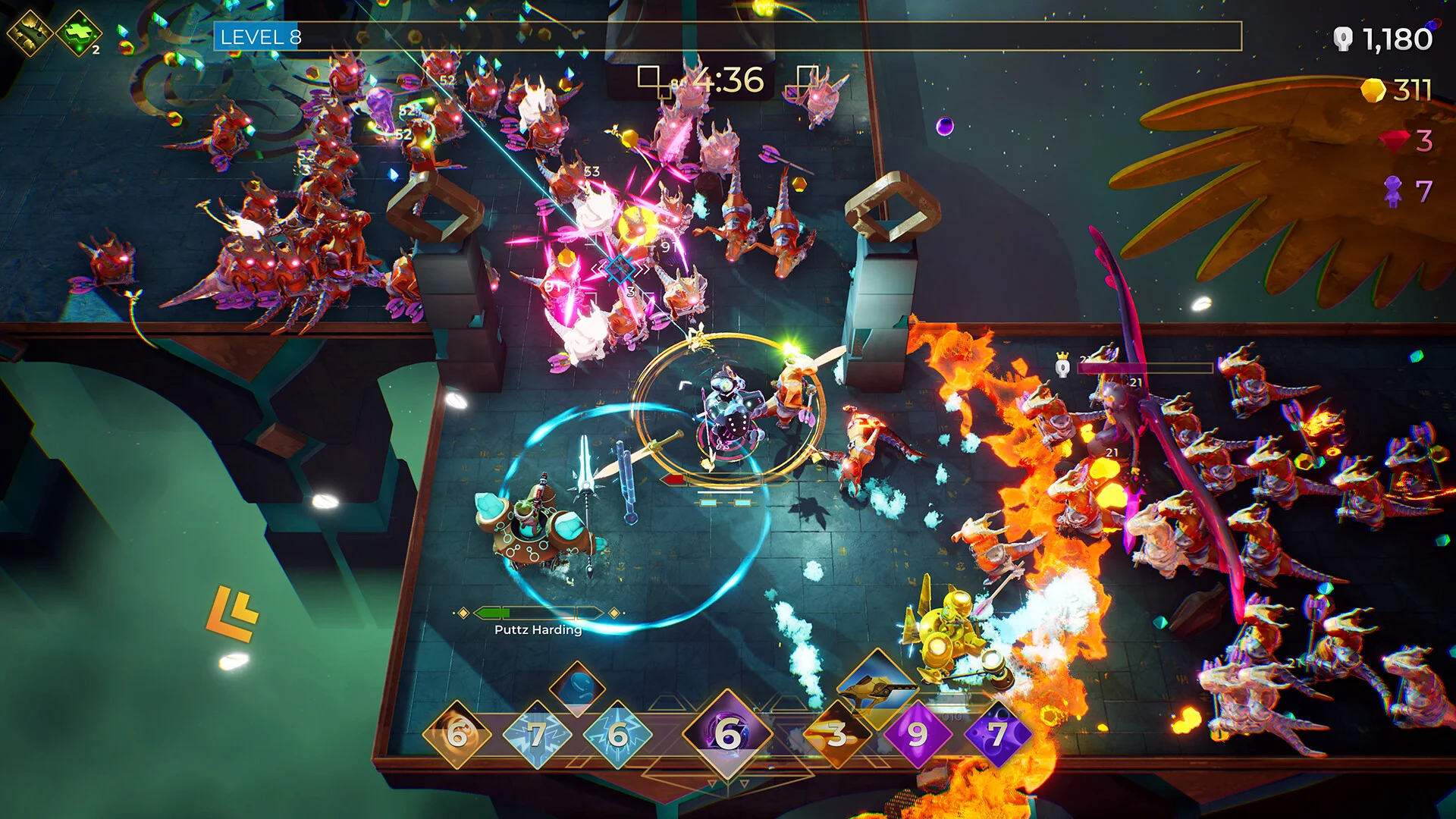Screen dimensions: 1456x819
Task: Activate the purple flame ability showing 9
Action: click(918, 733)
